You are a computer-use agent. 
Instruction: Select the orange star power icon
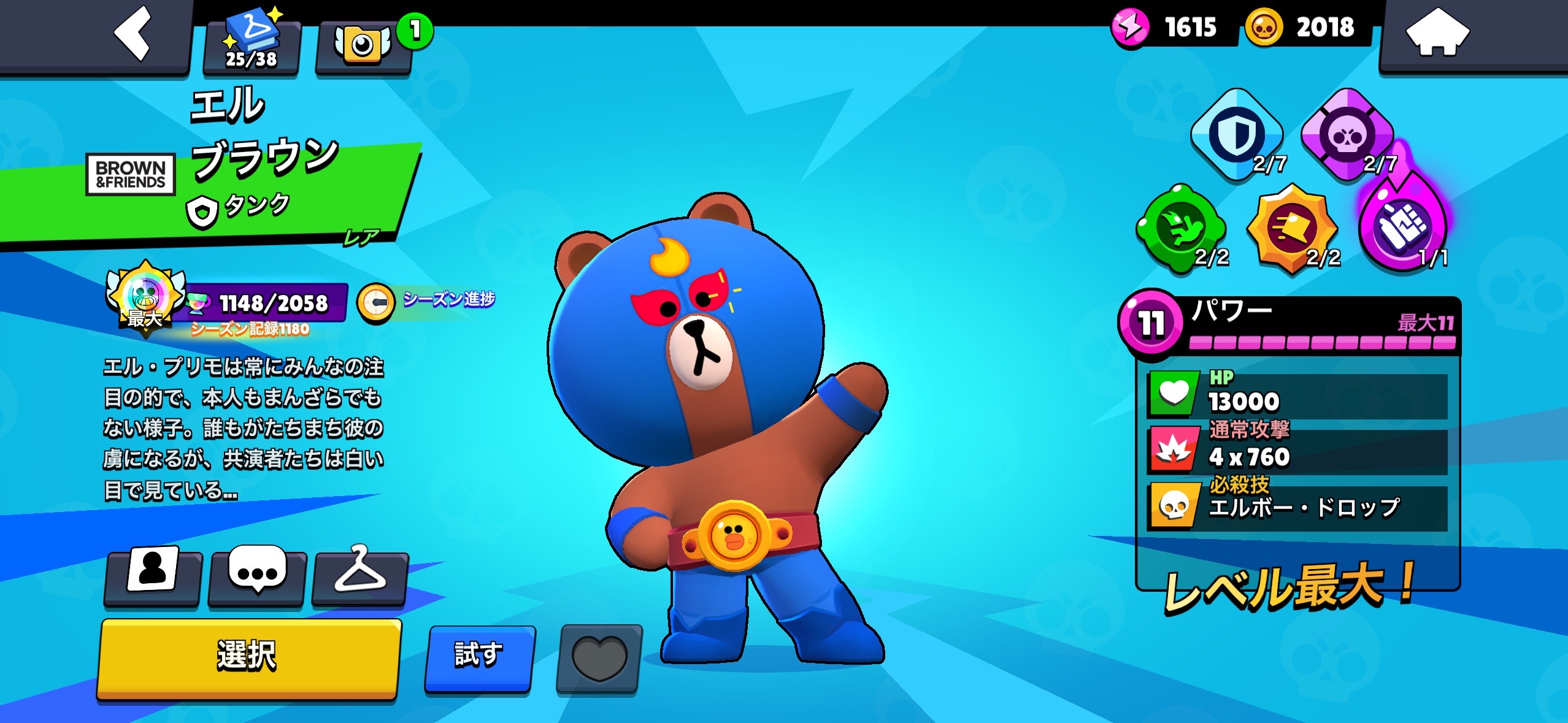1291,228
